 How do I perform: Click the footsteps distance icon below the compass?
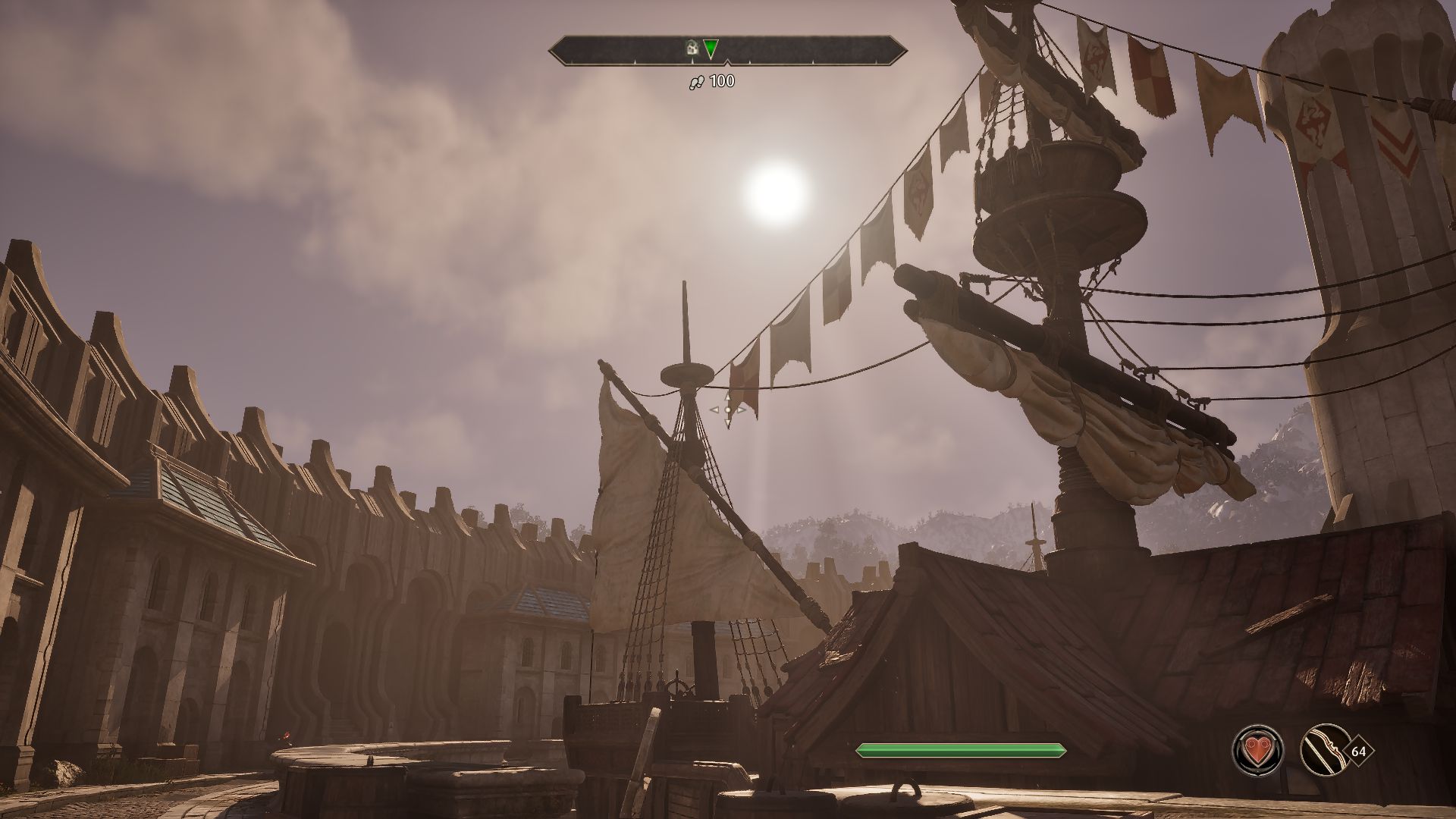697,82
